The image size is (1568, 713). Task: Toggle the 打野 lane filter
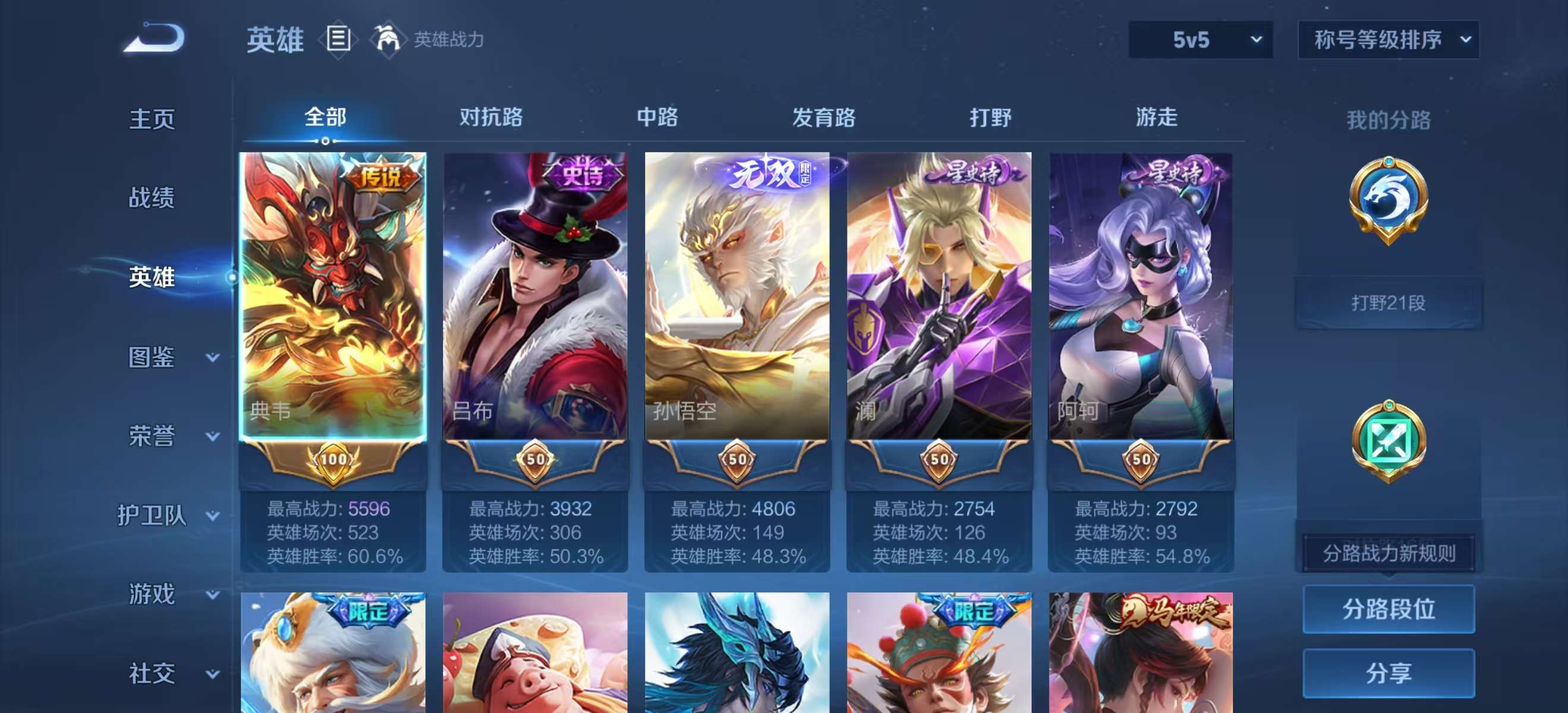990,118
